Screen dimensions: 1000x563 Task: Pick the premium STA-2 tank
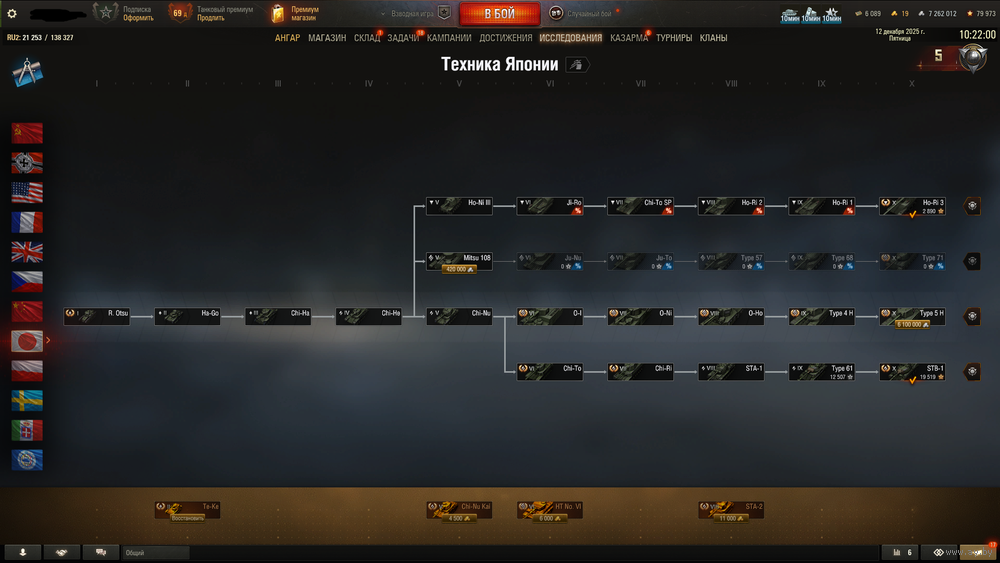731,508
